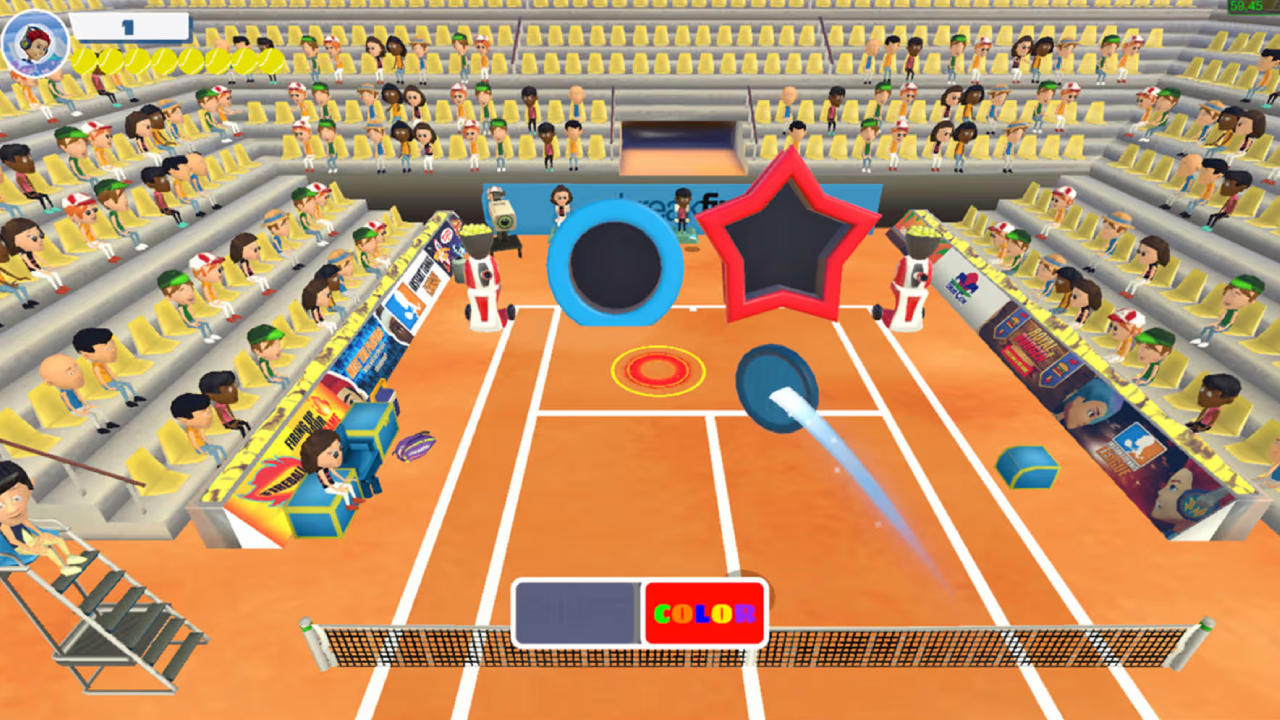
Task: Select the rainbow COLOR mode button
Action: 705,613
